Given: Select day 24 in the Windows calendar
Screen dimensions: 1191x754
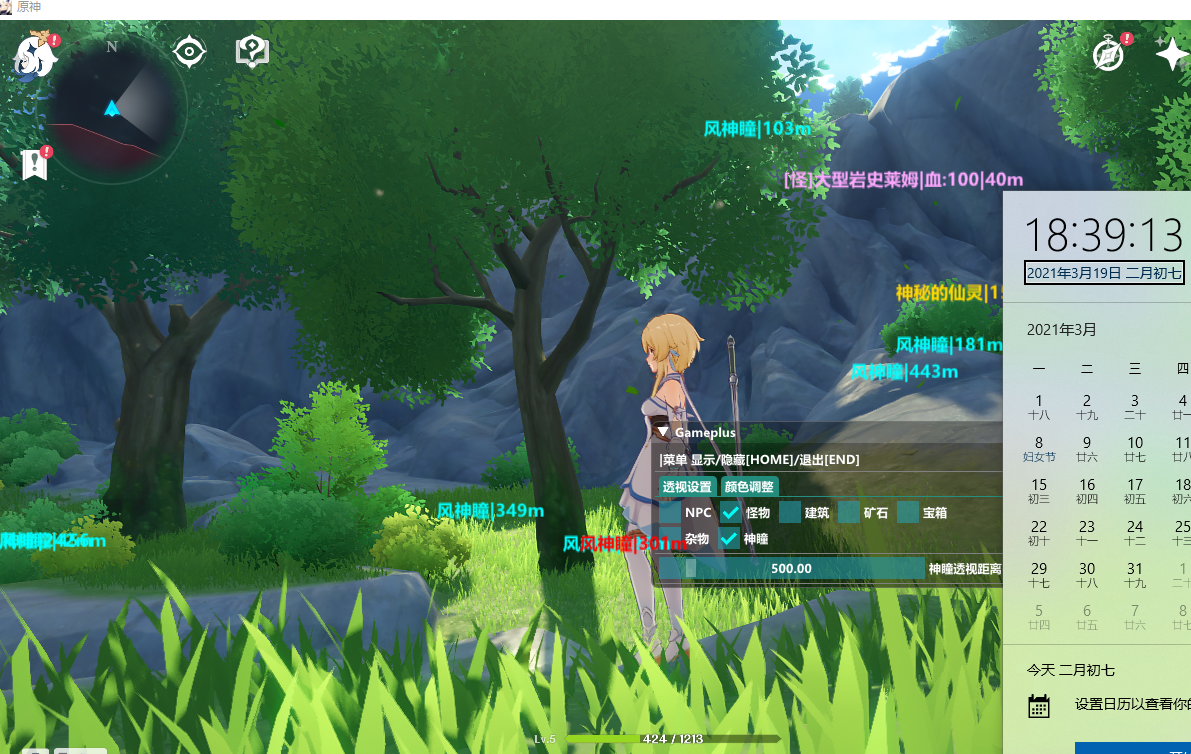Looking at the screenshot, I should (x=1135, y=533).
